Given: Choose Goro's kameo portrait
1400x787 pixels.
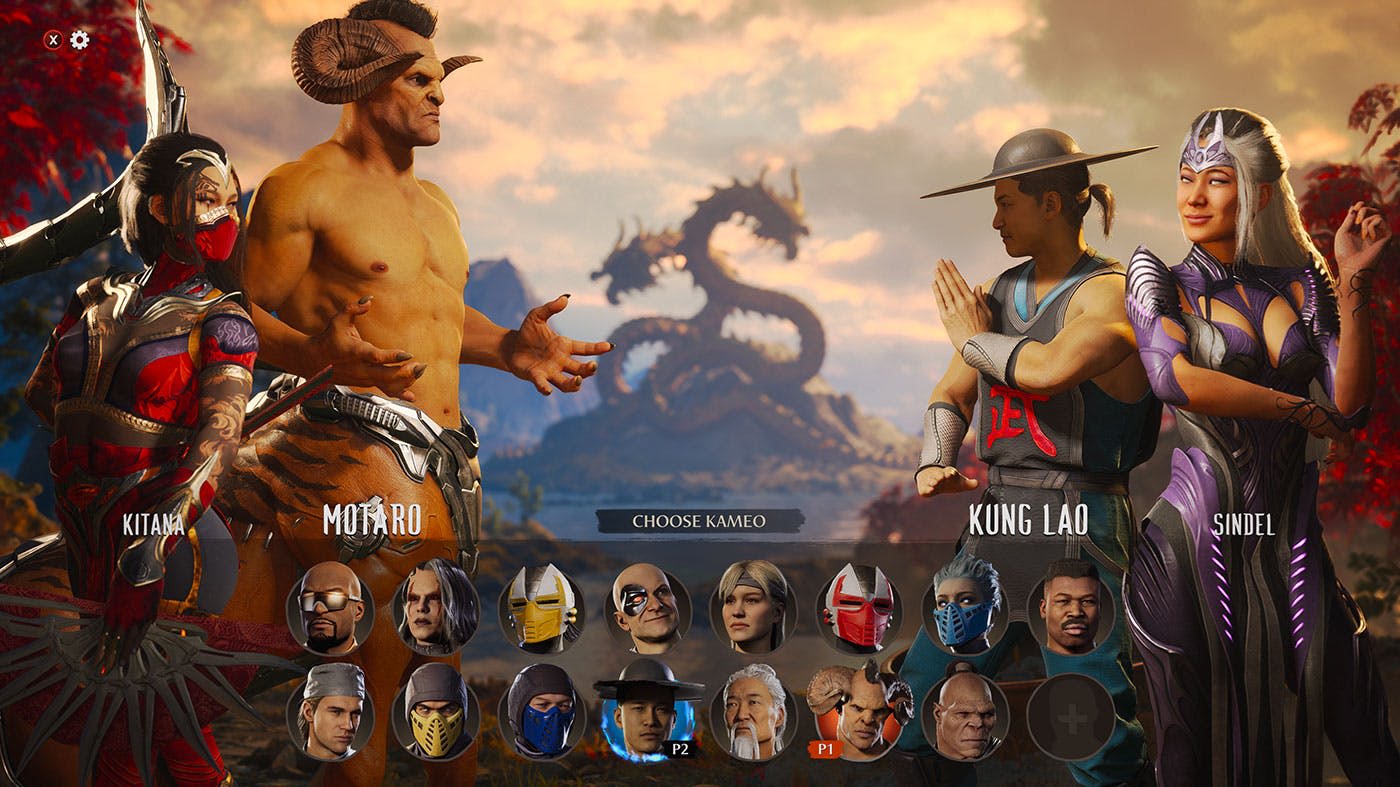Looking at the screenshot, I should 965,715.
